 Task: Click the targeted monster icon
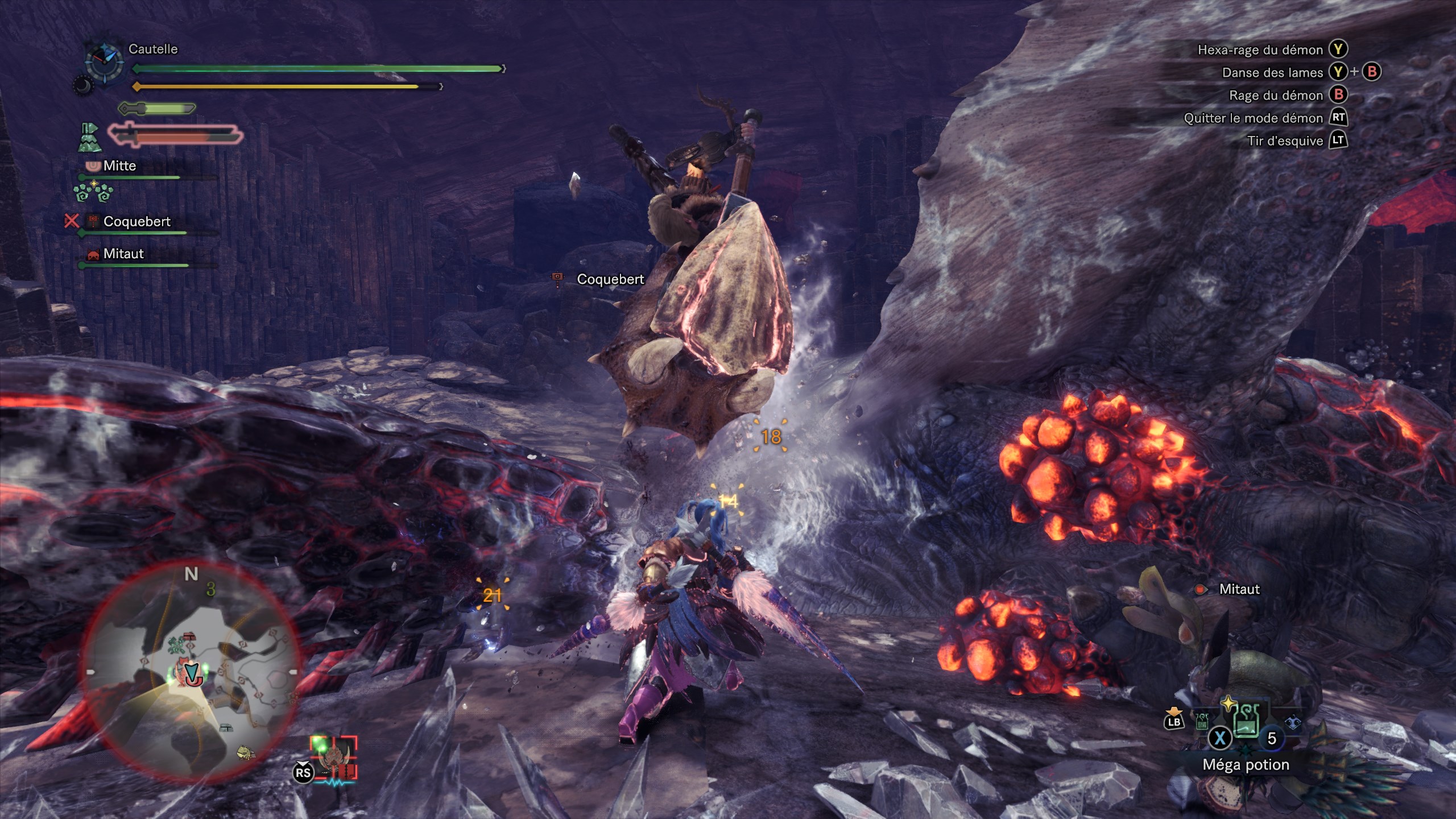coord(334,758)
